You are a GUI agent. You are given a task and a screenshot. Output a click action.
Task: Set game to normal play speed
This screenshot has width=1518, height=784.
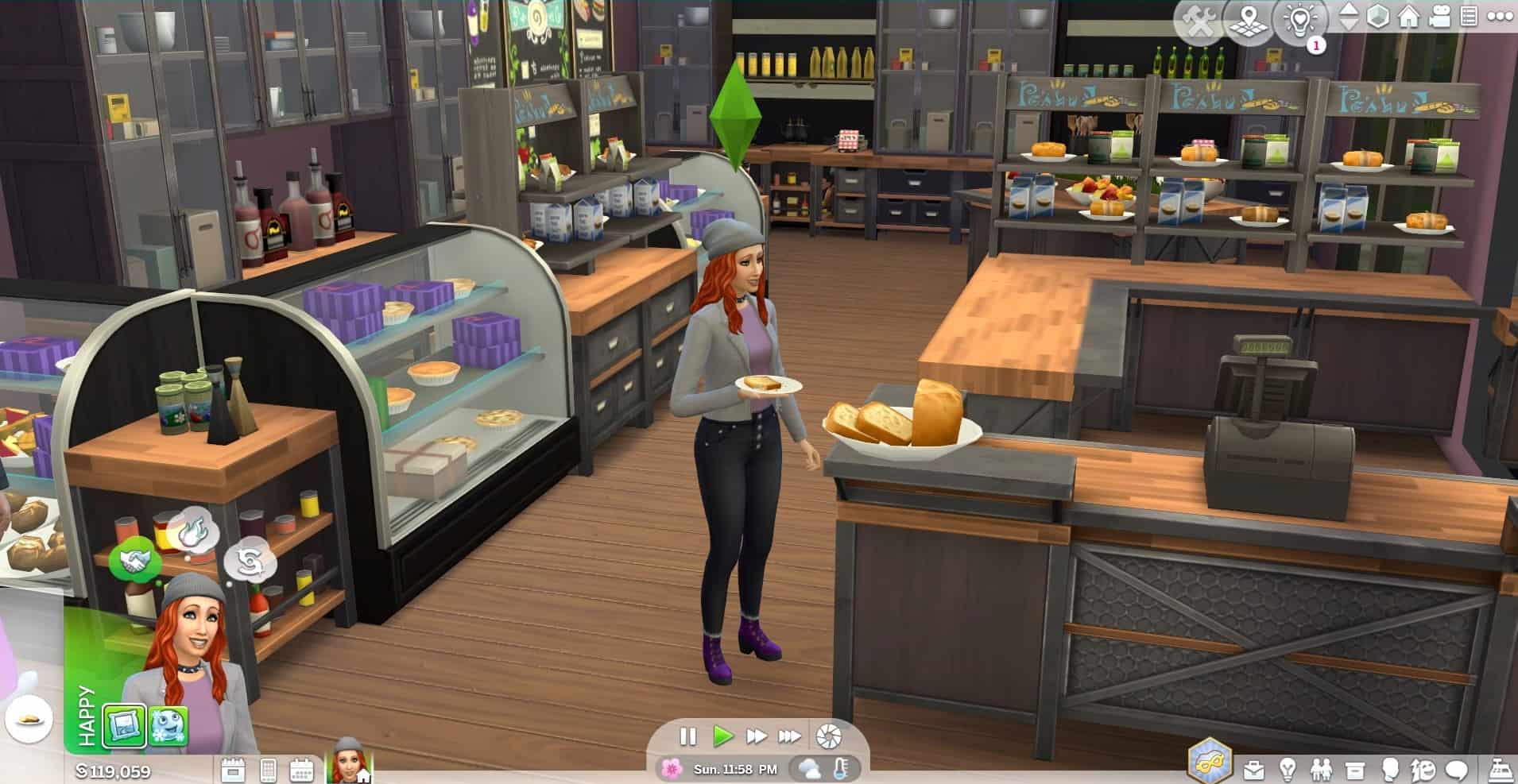coord(722,736)
